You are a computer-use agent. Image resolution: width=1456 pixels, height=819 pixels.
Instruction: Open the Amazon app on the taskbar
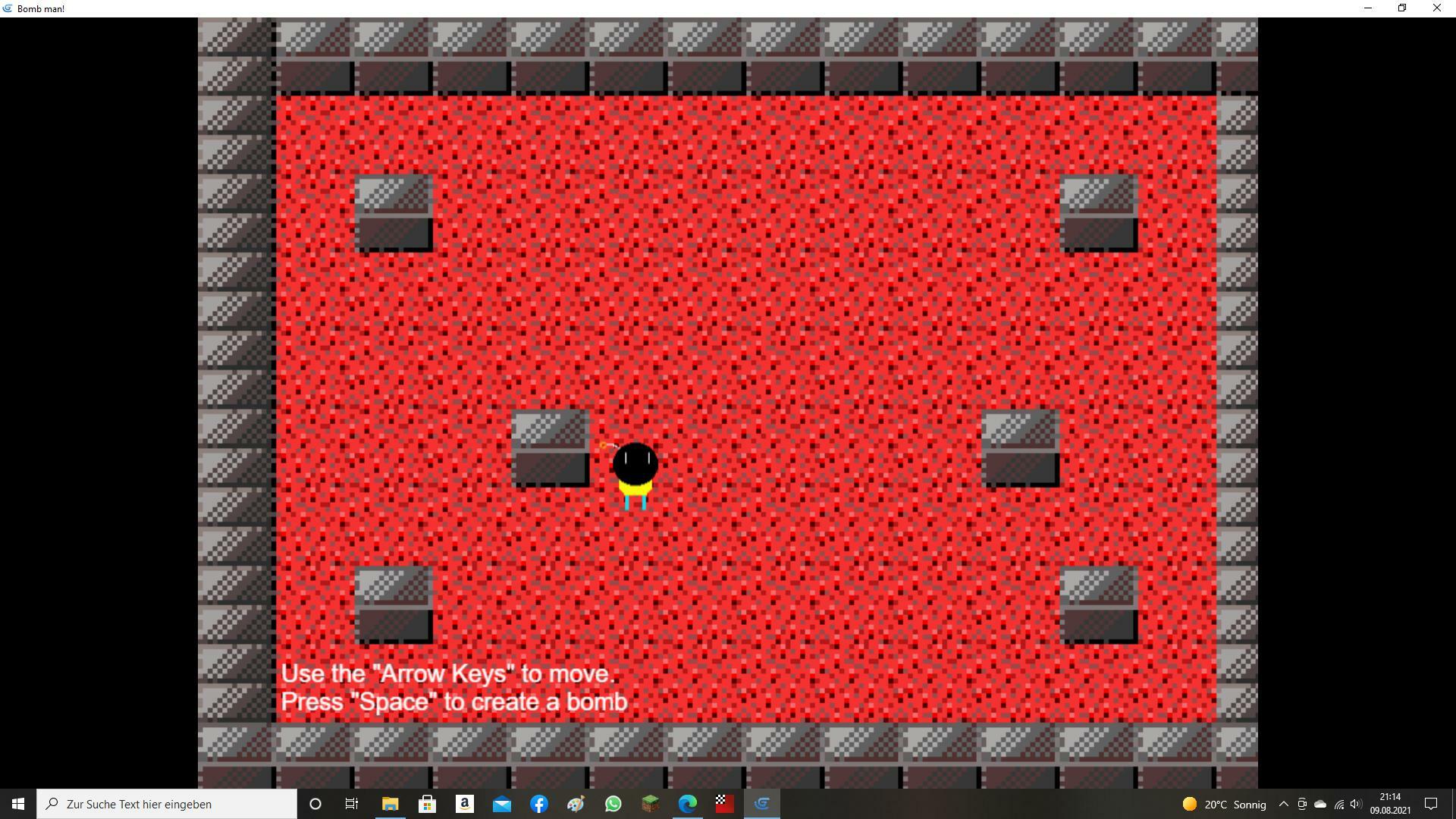465,804
